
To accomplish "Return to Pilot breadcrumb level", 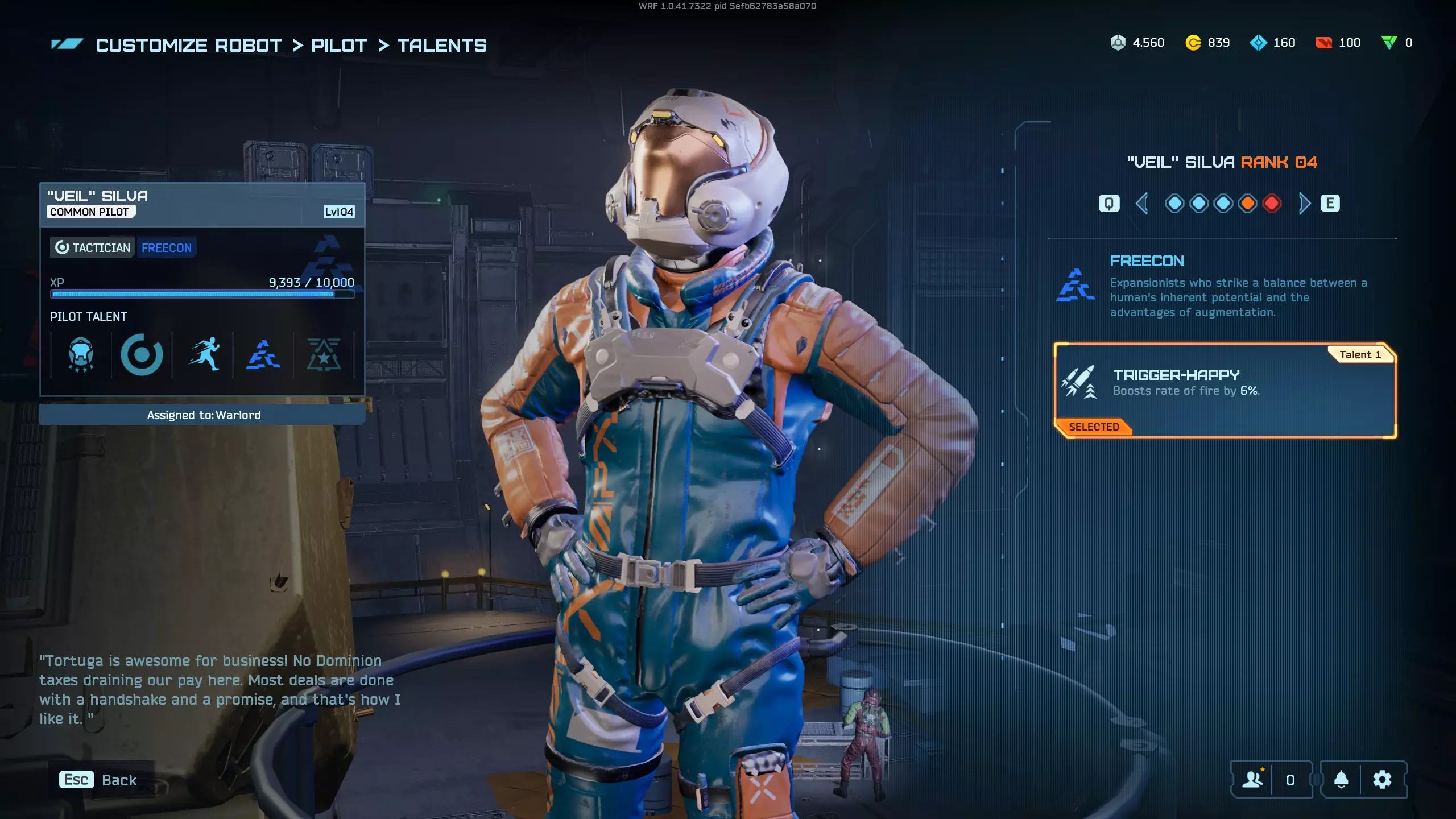I will click(339, 45).
